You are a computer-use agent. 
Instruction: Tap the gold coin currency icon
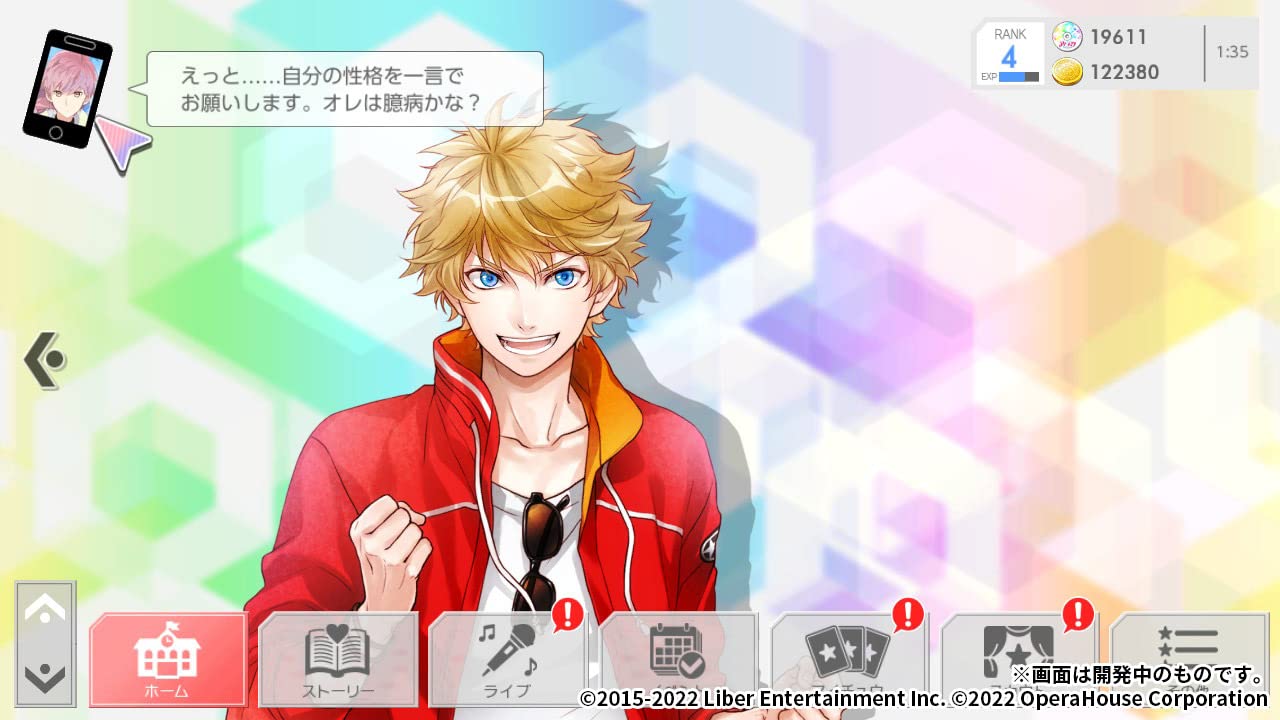[x=1068, y=72]
